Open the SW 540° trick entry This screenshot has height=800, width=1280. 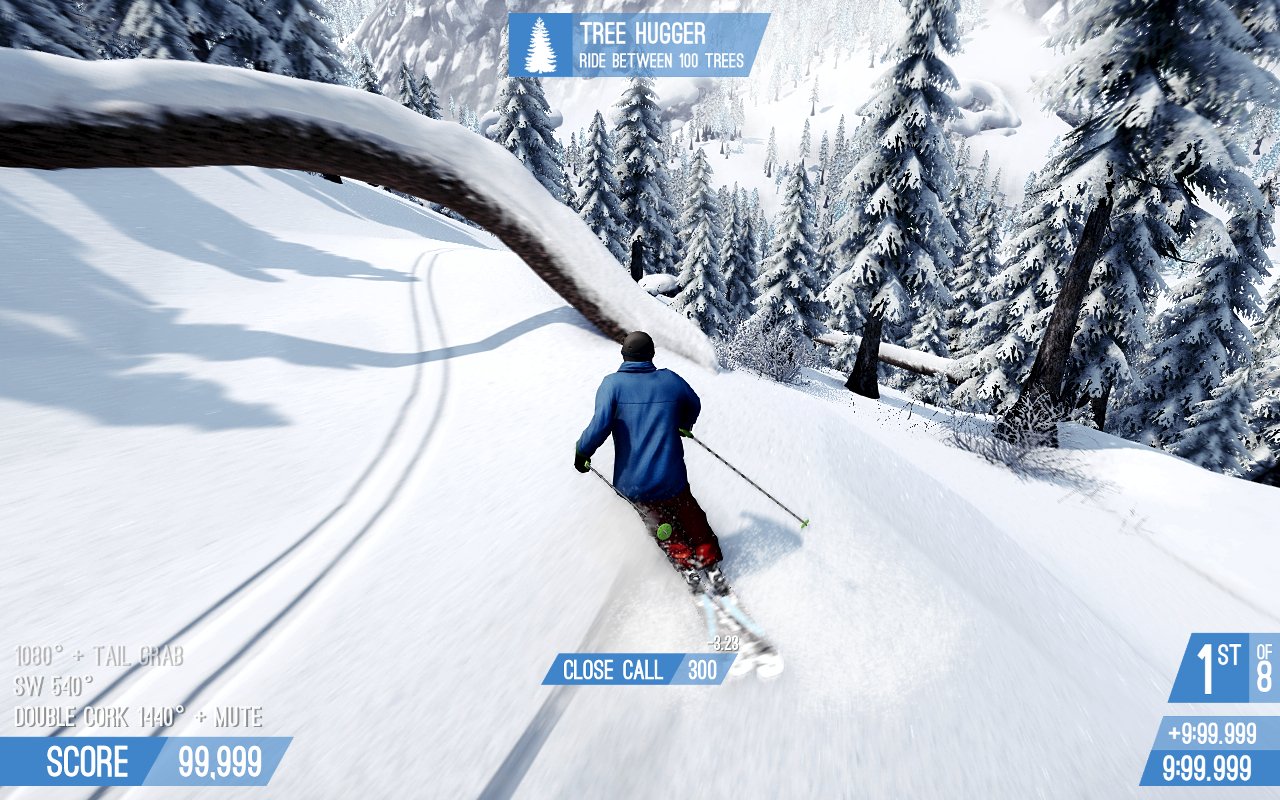[55, 686]
